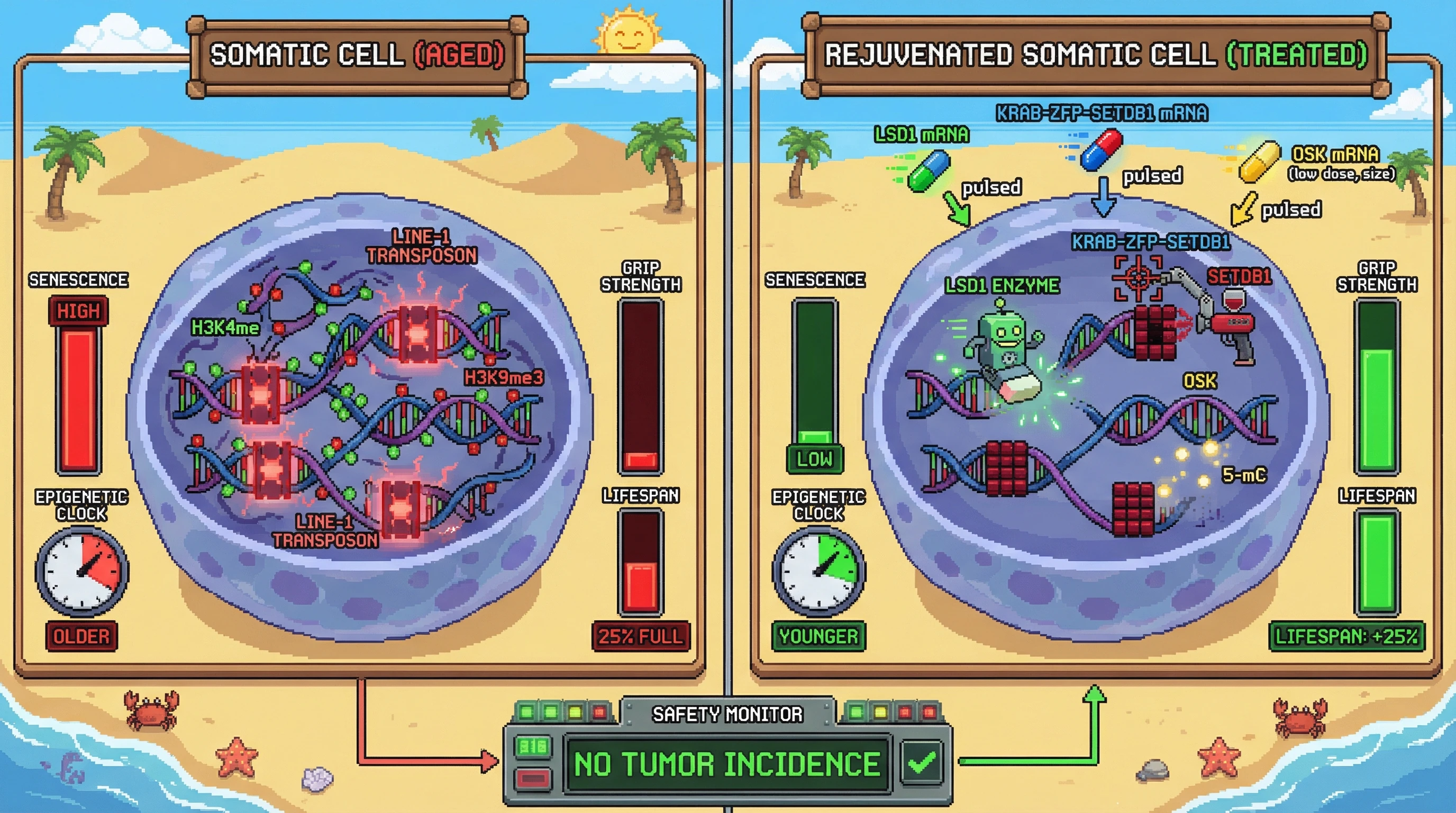Hit the red button on Safety Monitor
This screenshot has width=1456, height=813.
tap(532, 779)
